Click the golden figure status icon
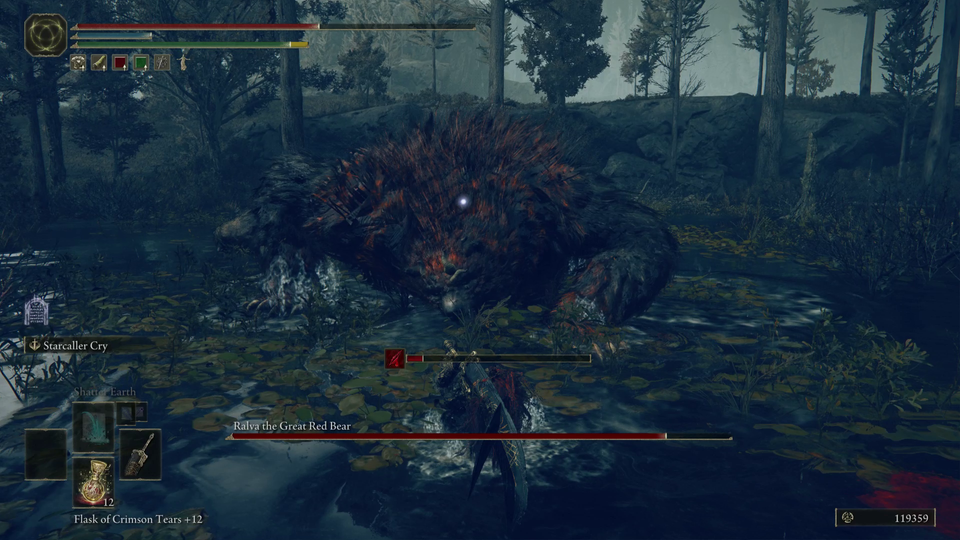Screen dimensions: 960x540 pos(183,62)
